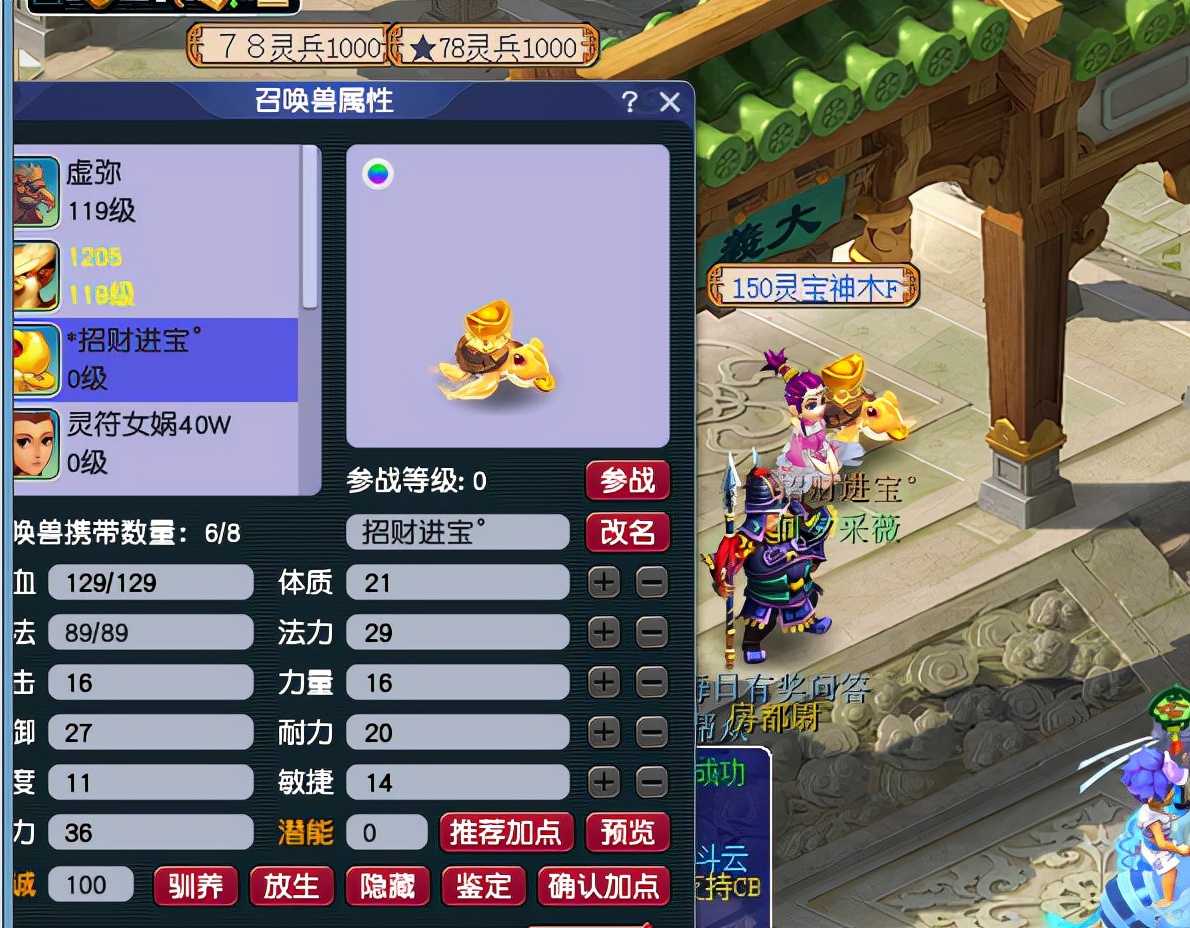Screen dimensions: 1190x928
Task: Open the help question mark
Action: click(629, 102)
